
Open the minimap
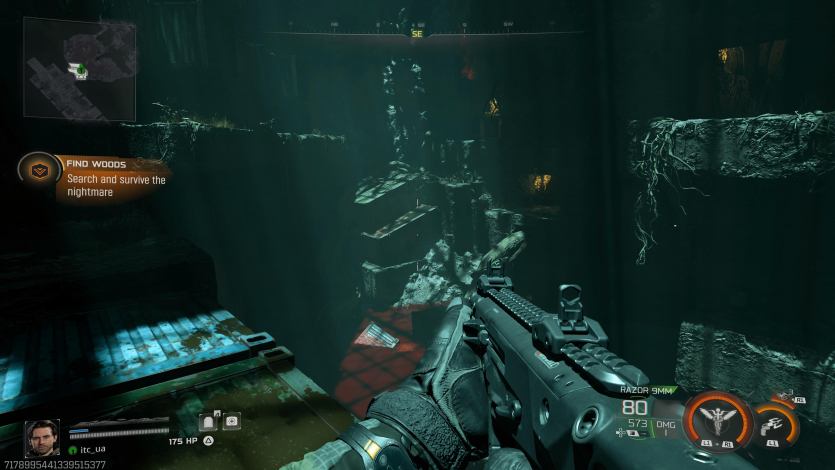(x=79, y=67)
